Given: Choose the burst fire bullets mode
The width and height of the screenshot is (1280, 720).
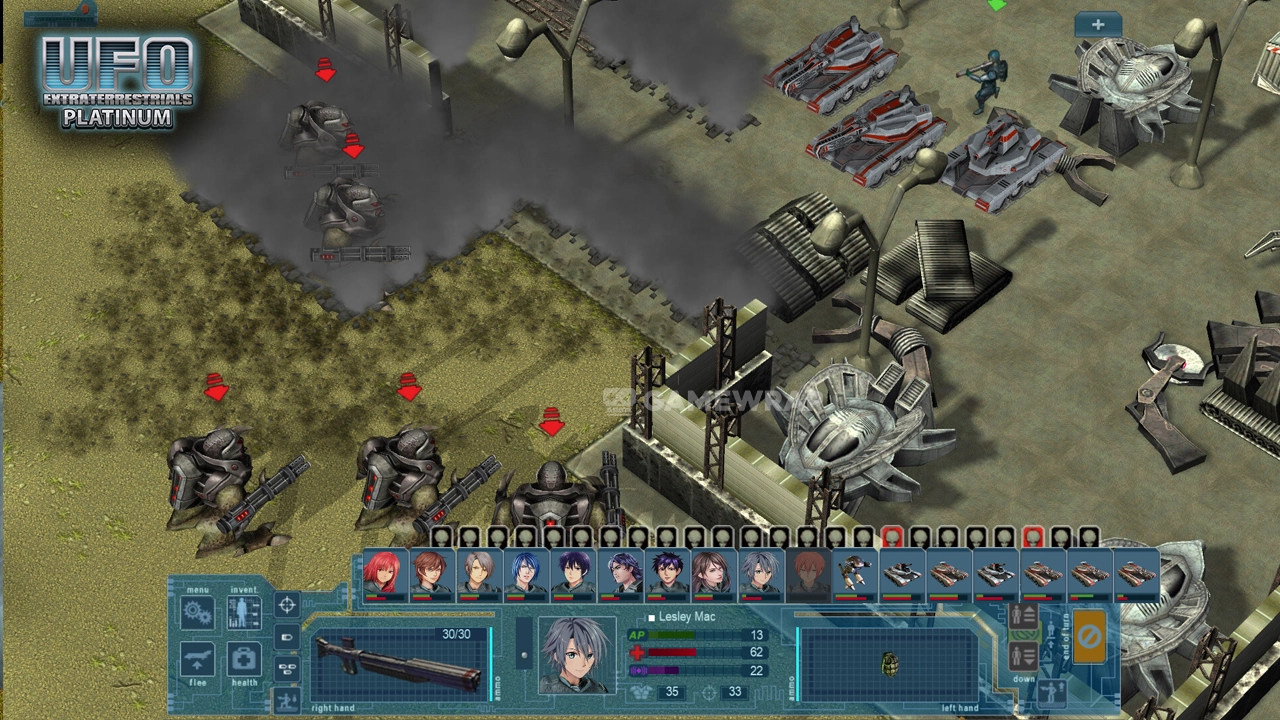Looking at the screenshot, I should 287,668.
